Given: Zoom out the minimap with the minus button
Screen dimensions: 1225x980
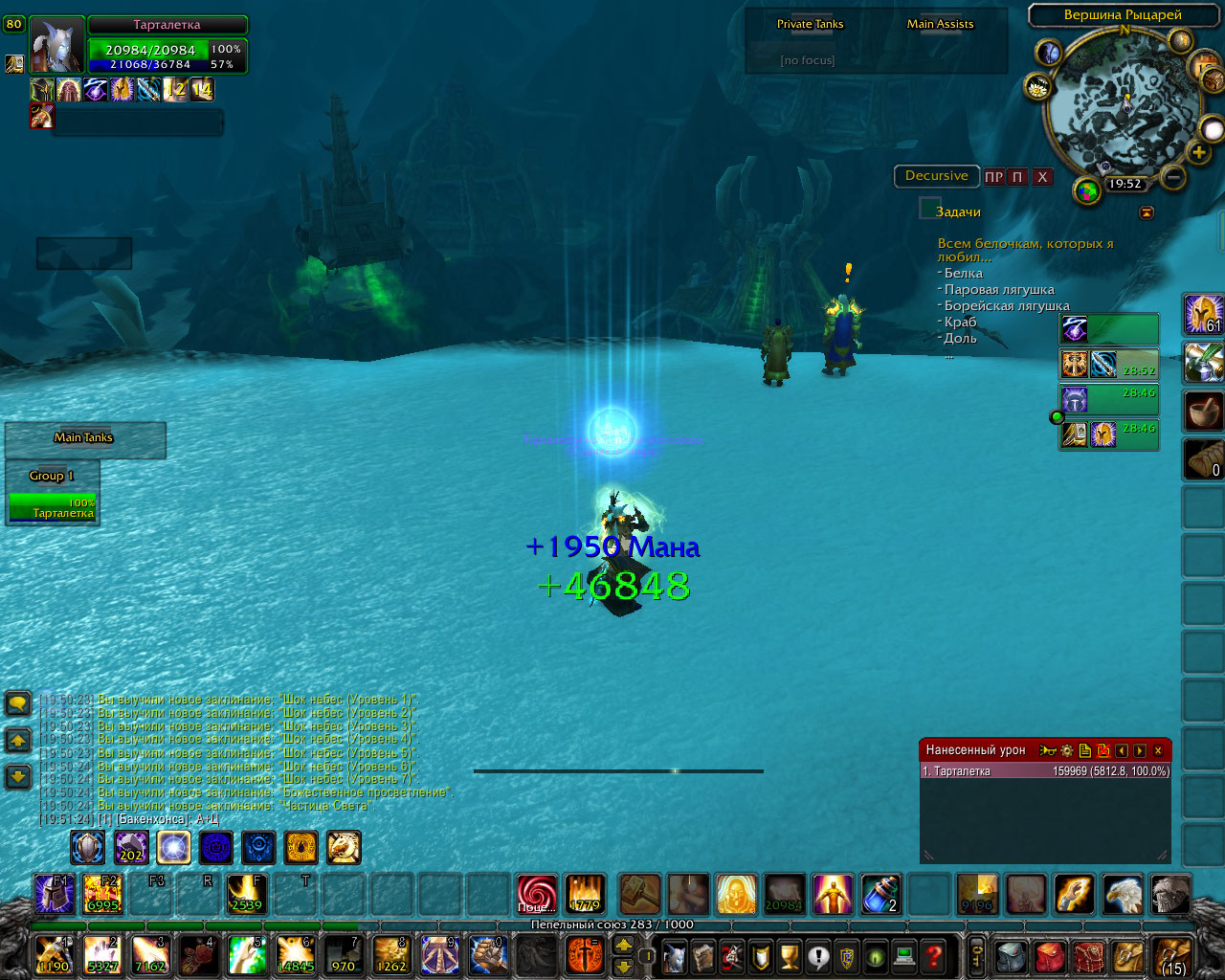Looking at the screenshot, I should pos(1173,177).
